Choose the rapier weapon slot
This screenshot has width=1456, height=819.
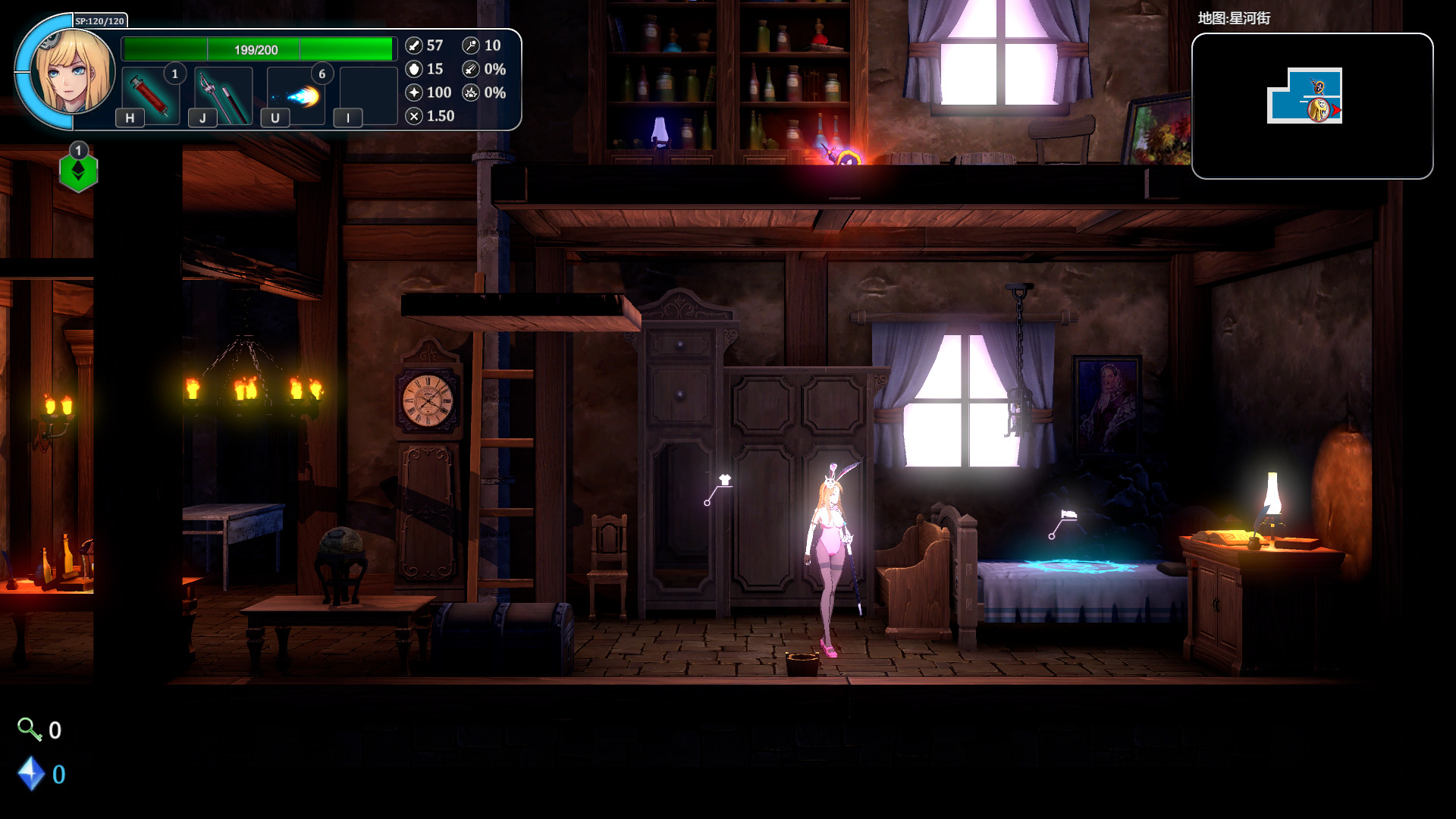[x=223, y=96]
